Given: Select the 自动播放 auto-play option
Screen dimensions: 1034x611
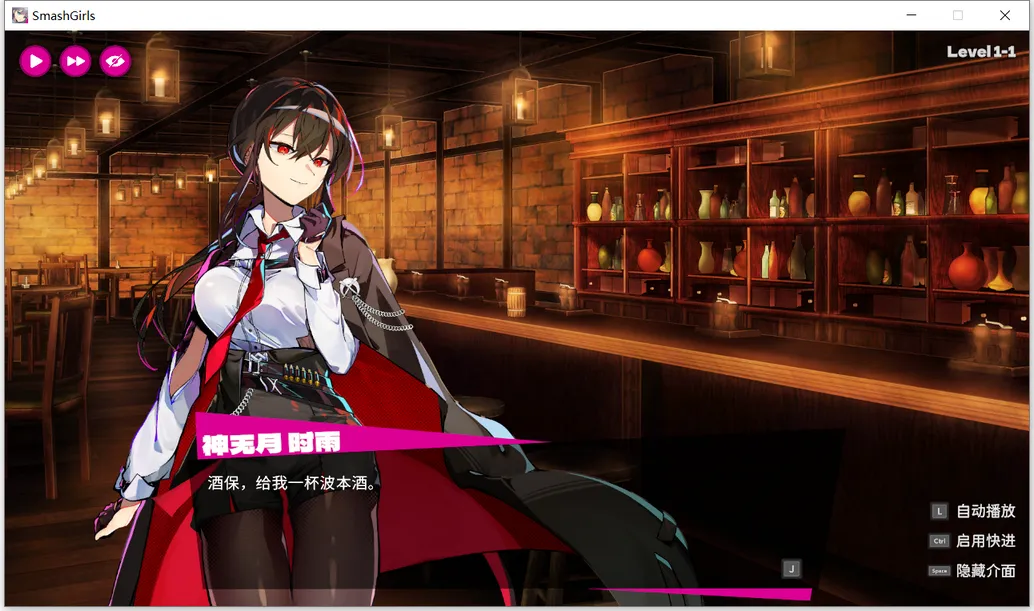Looking at the screenshot, I should (x=985, y=511).
